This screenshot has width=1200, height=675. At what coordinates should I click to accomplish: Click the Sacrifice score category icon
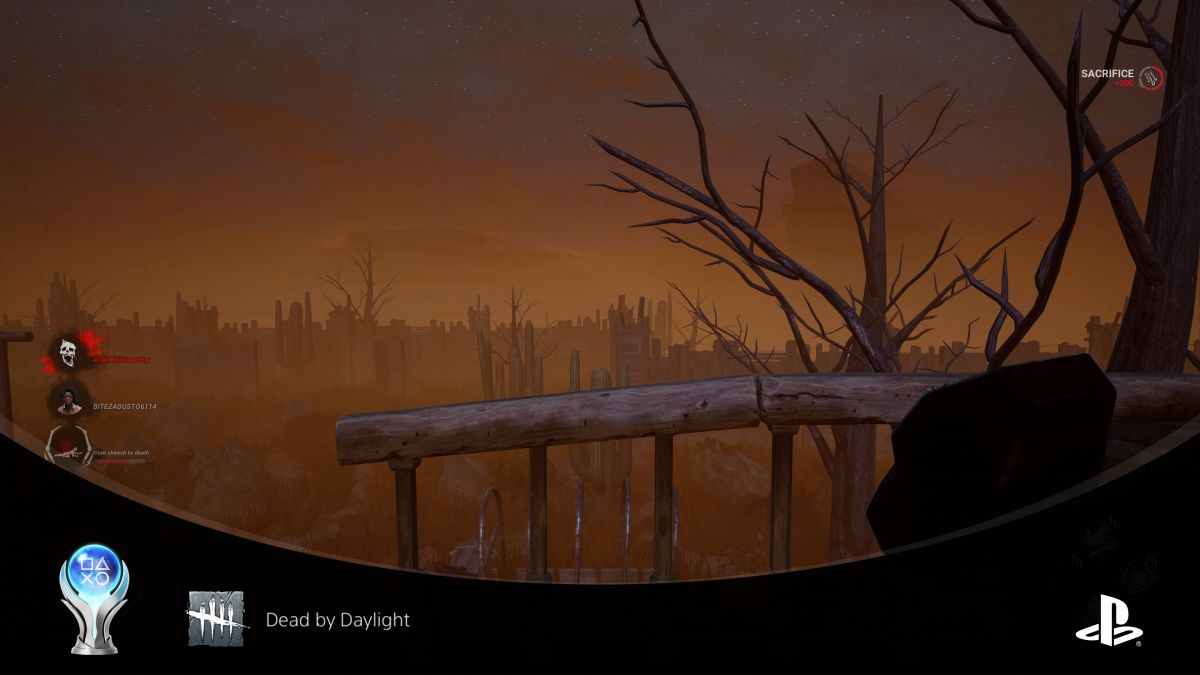point(1152,77)
